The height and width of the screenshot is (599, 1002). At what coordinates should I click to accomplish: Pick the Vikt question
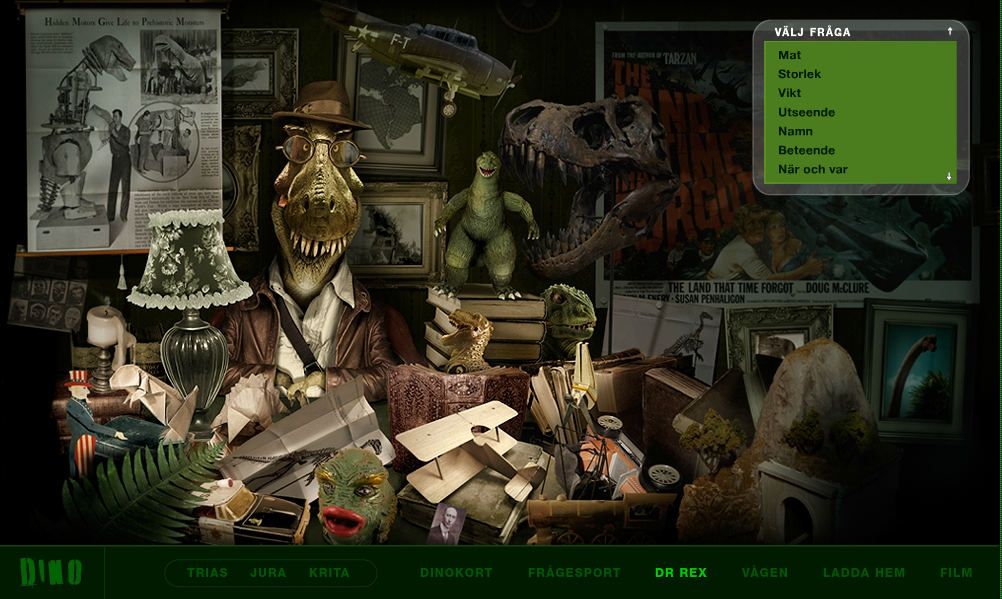click(790, 93)
